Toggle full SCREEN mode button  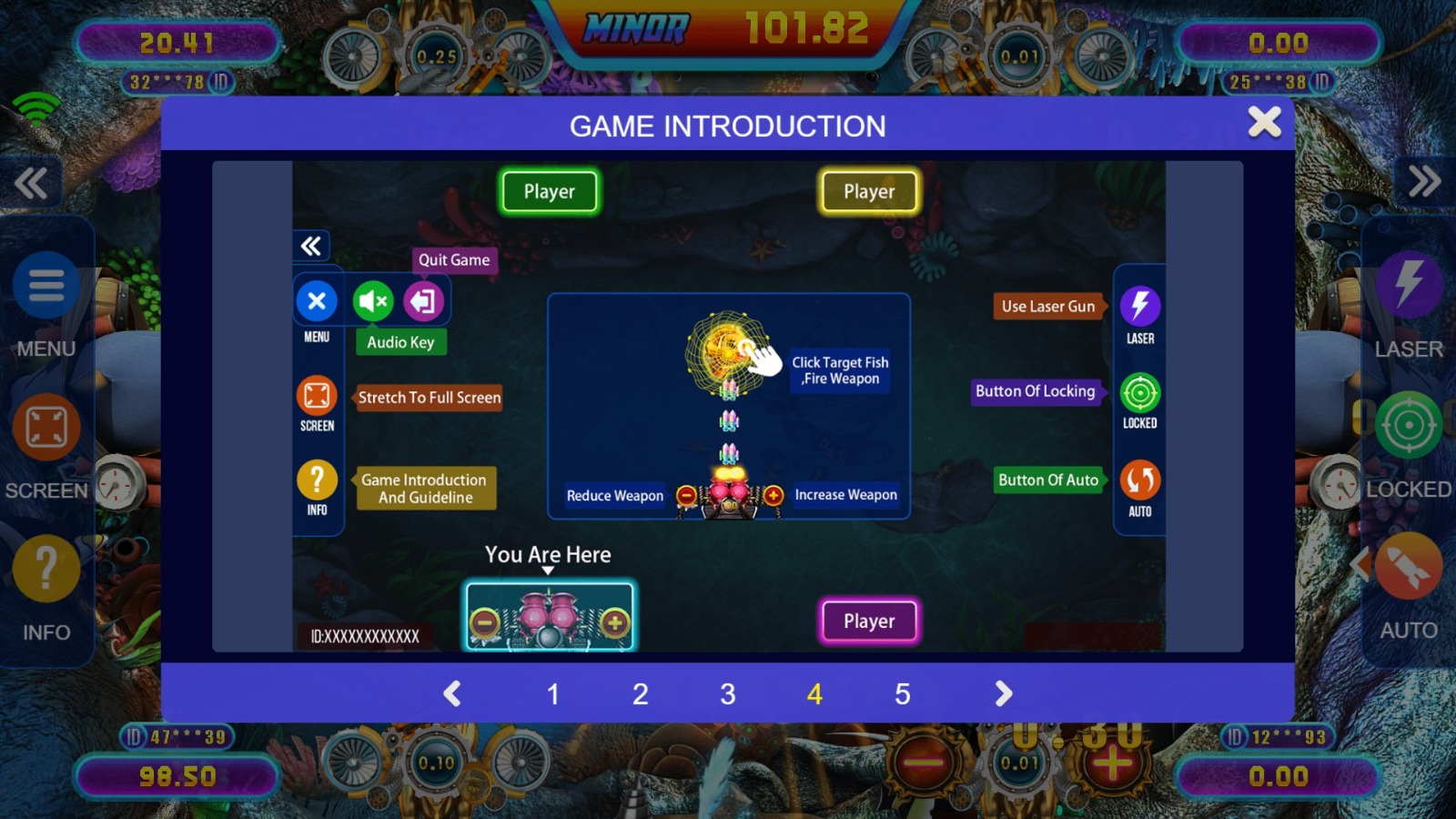tap(45, 428)
